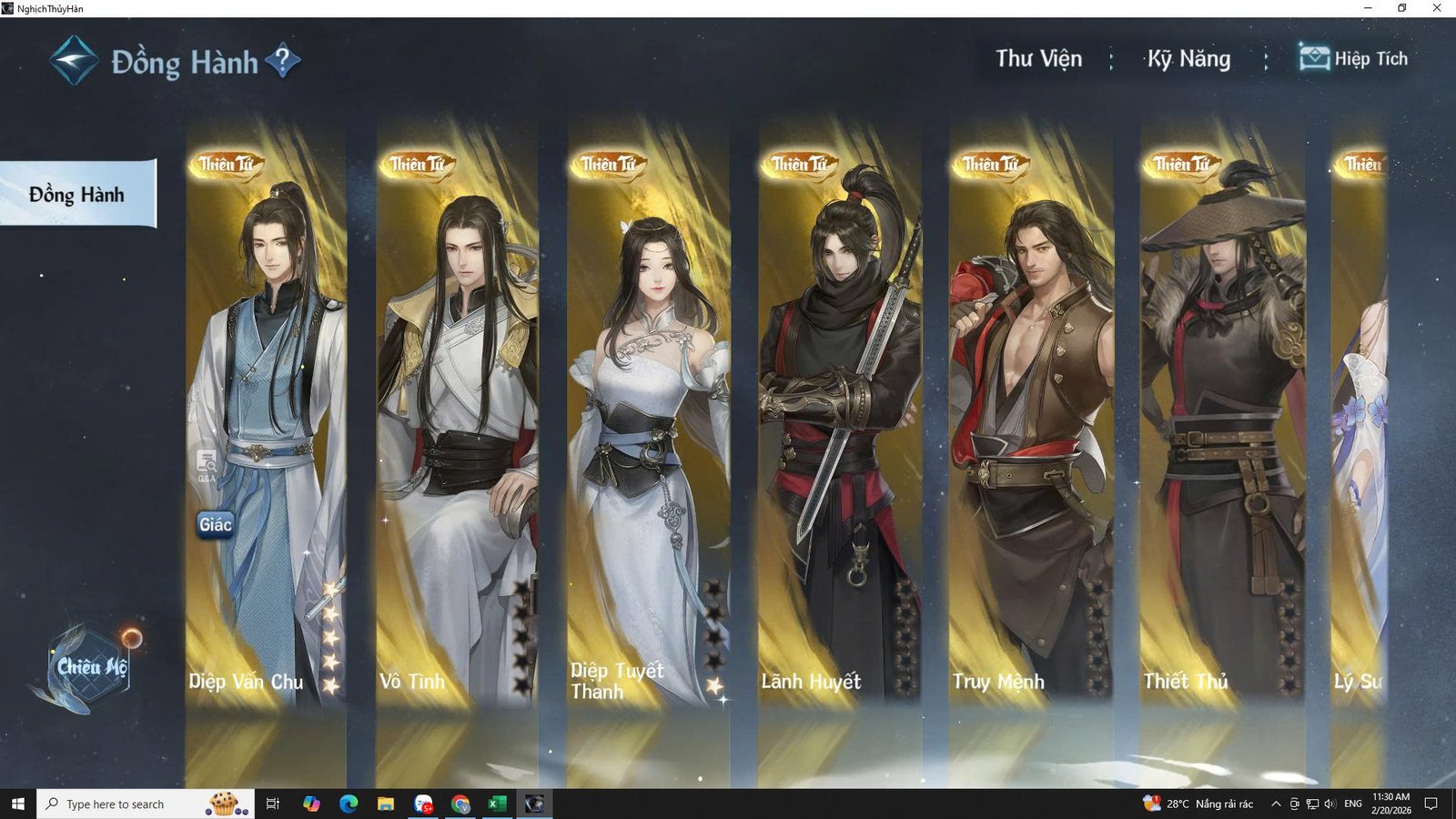
Task: Launch Microsoft Edge from the taskbar
Action: (x=349, y=804)
